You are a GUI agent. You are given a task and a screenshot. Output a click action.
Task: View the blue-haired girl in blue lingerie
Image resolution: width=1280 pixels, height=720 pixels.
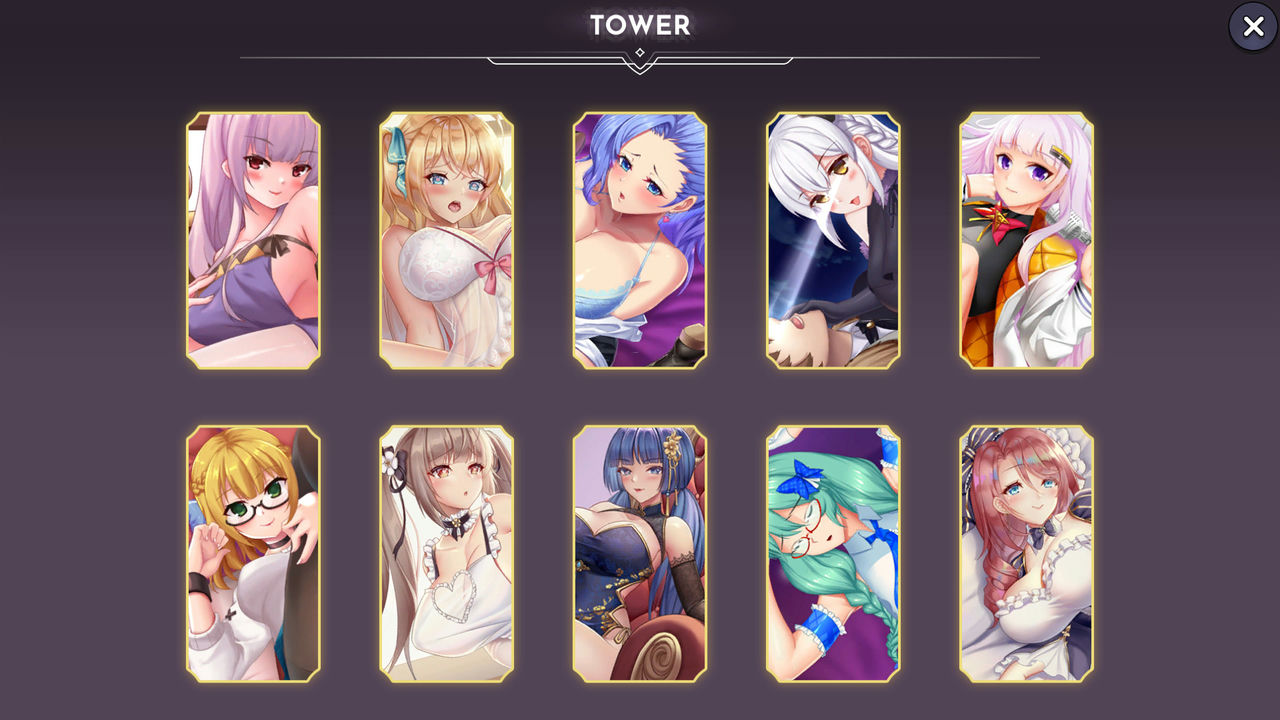(640, 238)
